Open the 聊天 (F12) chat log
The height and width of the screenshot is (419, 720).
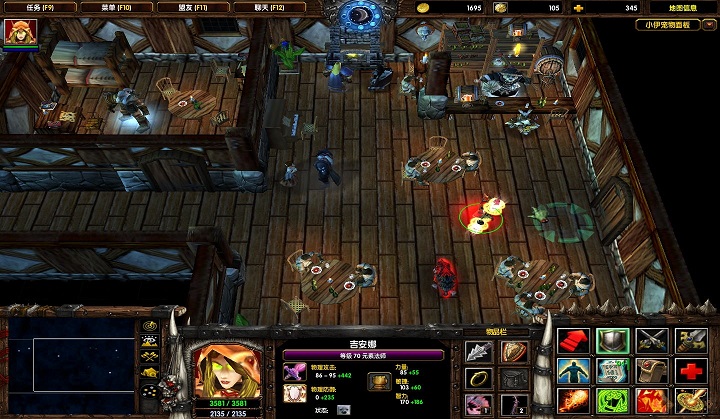point(270,7)
